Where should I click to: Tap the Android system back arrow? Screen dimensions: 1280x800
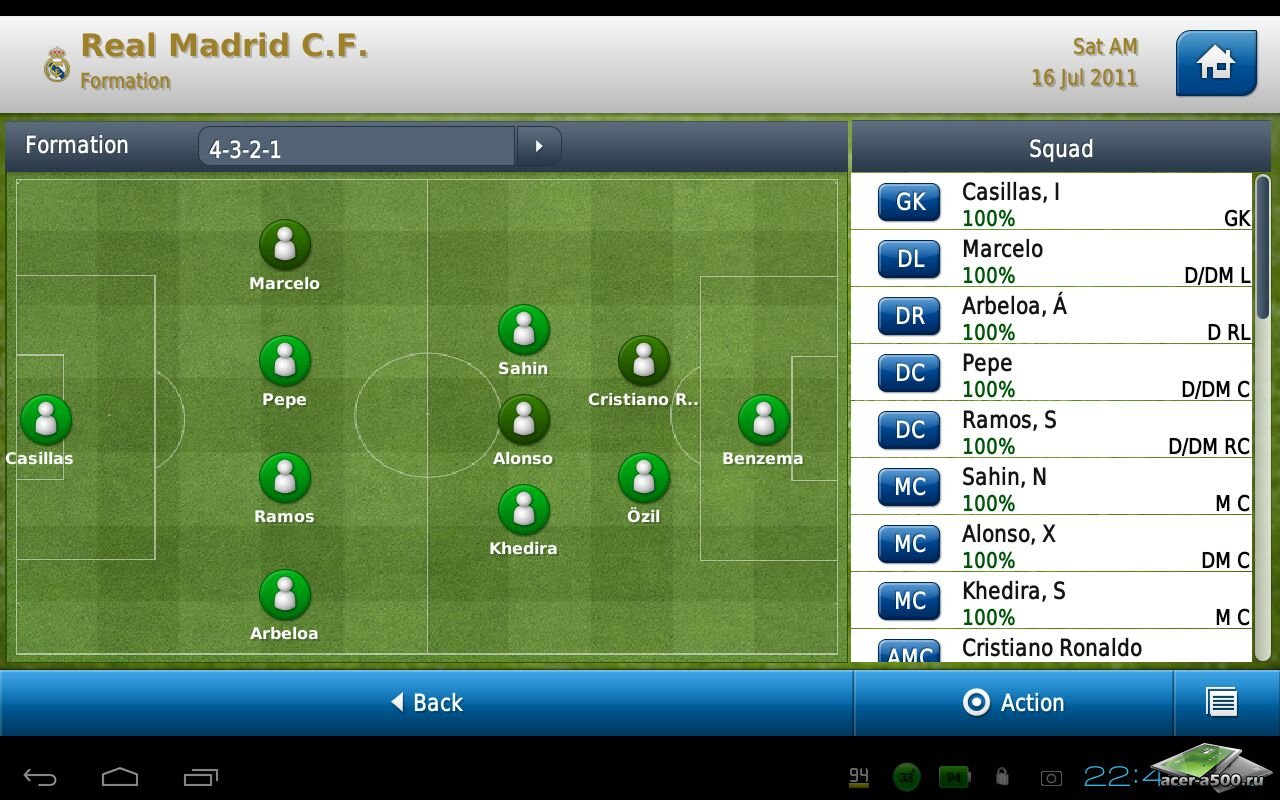pyautogui.click(x=41, y=777)
